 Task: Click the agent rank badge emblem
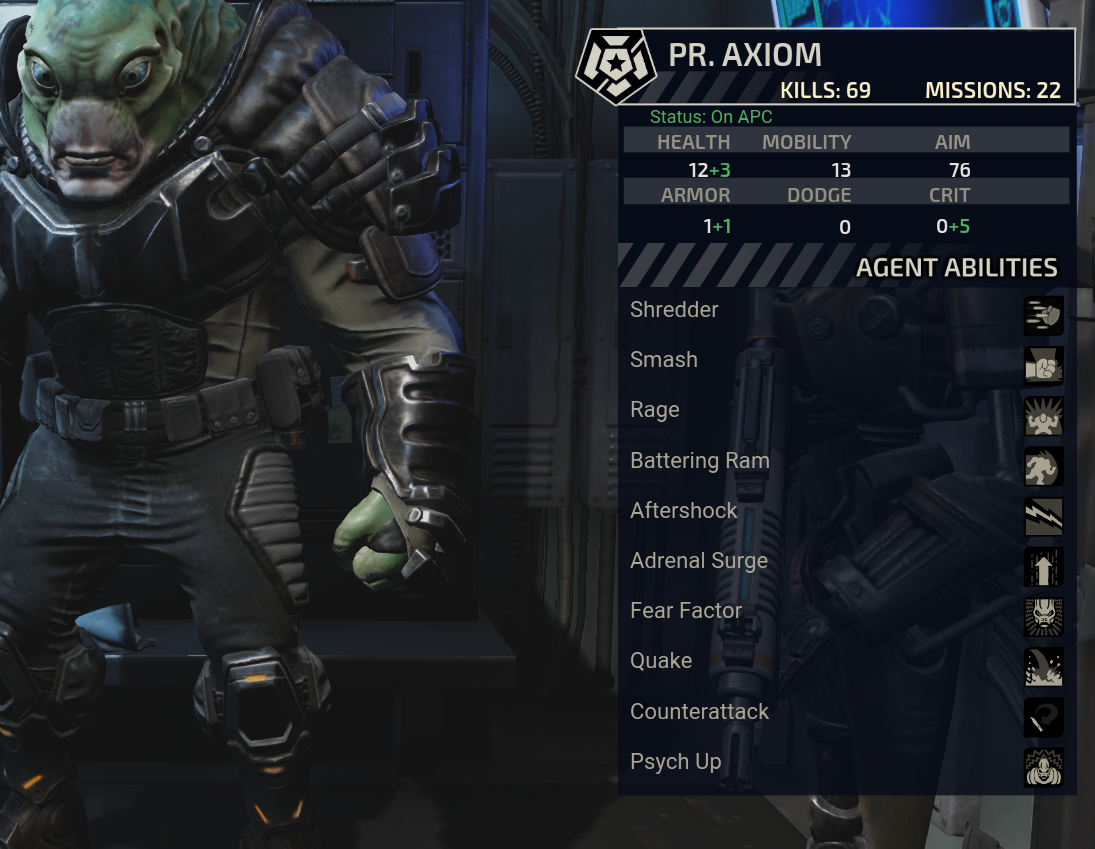(616, 66)
